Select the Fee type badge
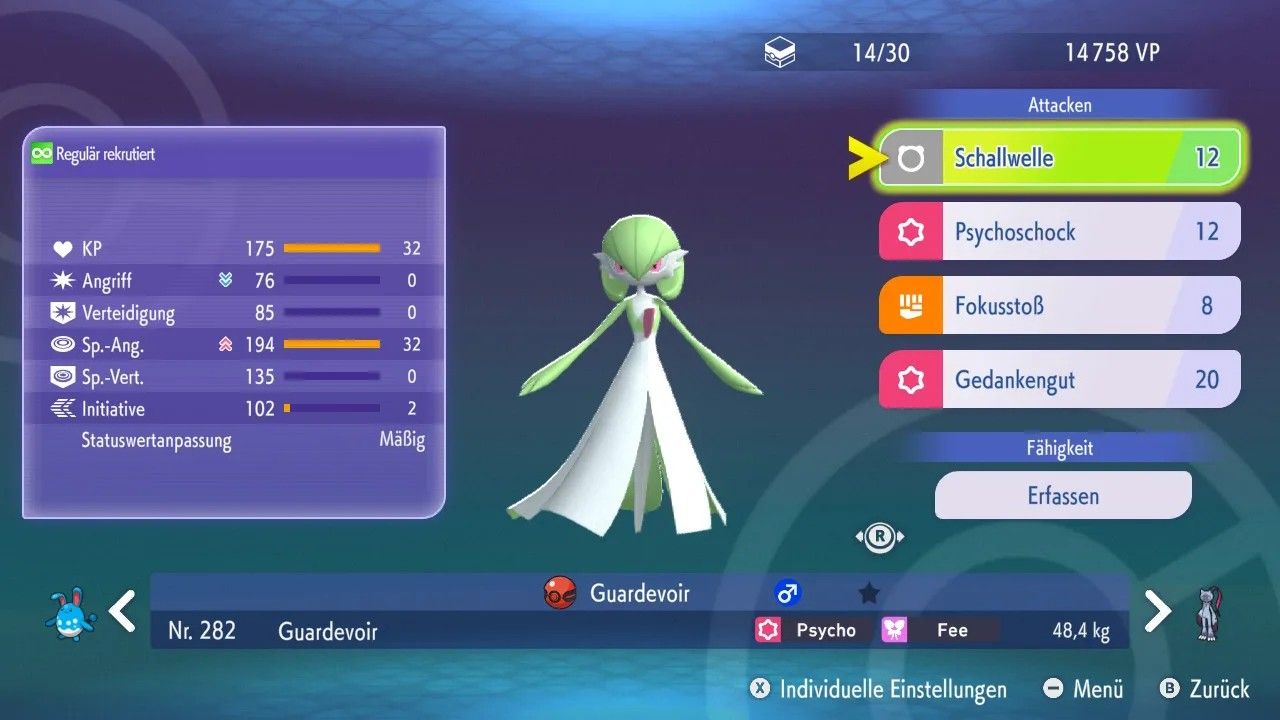Image resolution: width=1280 pixels, height=720 pixels. 938,630
